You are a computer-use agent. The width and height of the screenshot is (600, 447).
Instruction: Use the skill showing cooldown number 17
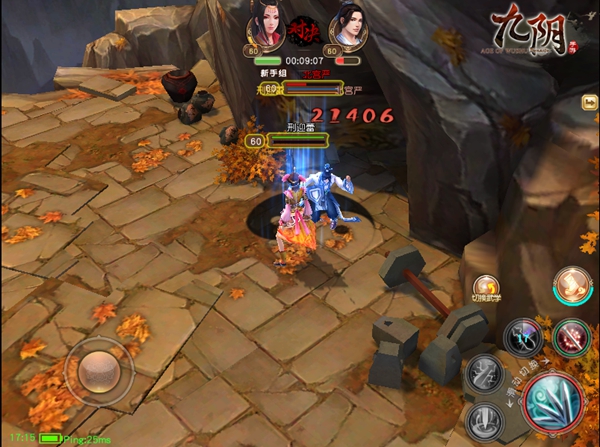[523, 337]
